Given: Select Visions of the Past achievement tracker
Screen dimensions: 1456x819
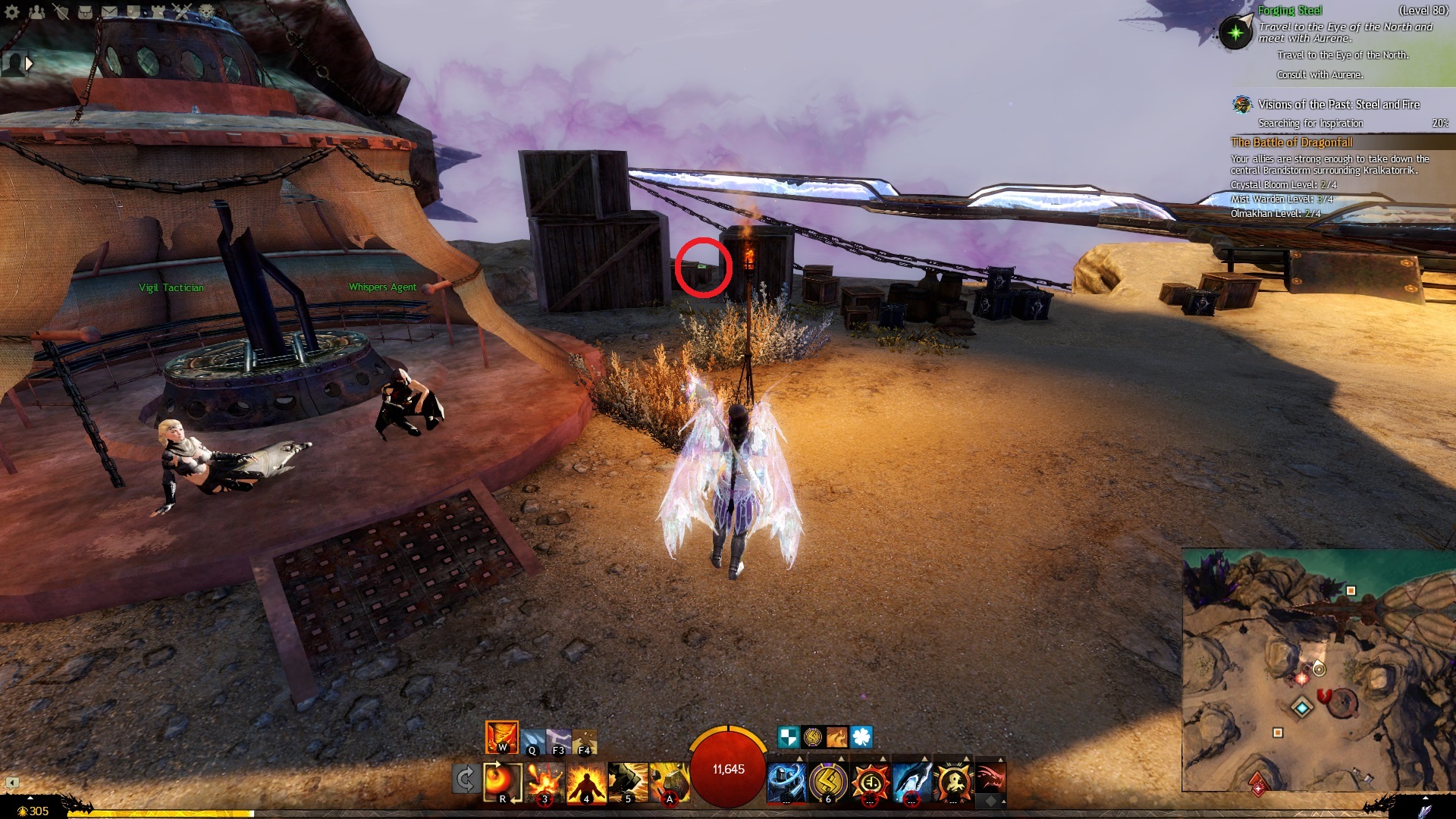Looking at the screenshot, I should (x=1338, y=105).
